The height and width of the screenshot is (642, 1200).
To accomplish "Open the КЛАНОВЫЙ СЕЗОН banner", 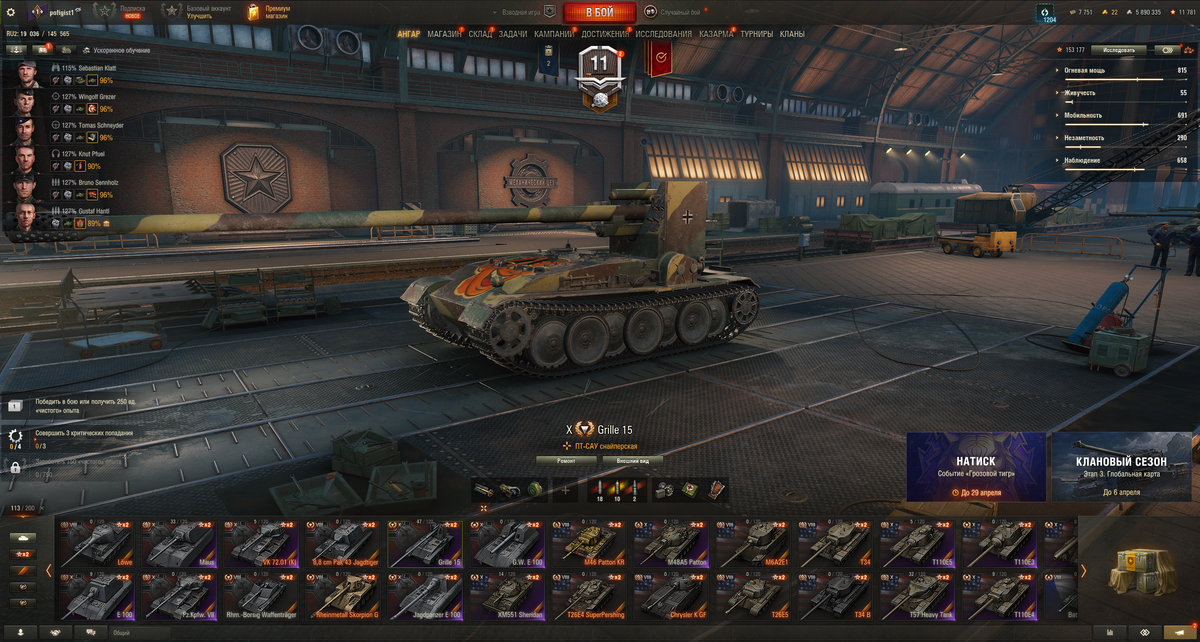I will pos(1122,467).
